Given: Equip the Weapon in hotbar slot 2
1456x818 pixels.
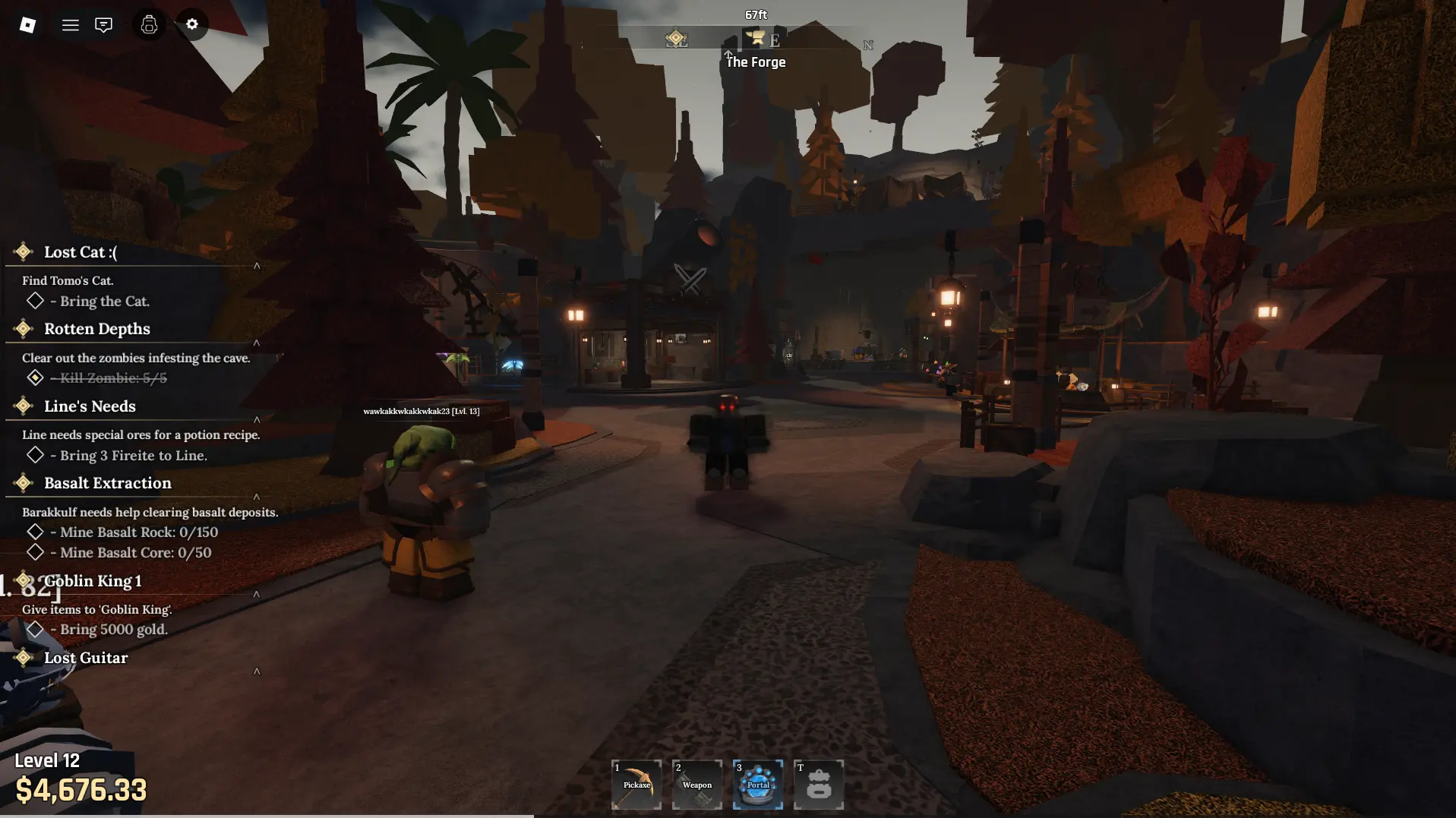Looking at the screenshot, I should [696, 784].
